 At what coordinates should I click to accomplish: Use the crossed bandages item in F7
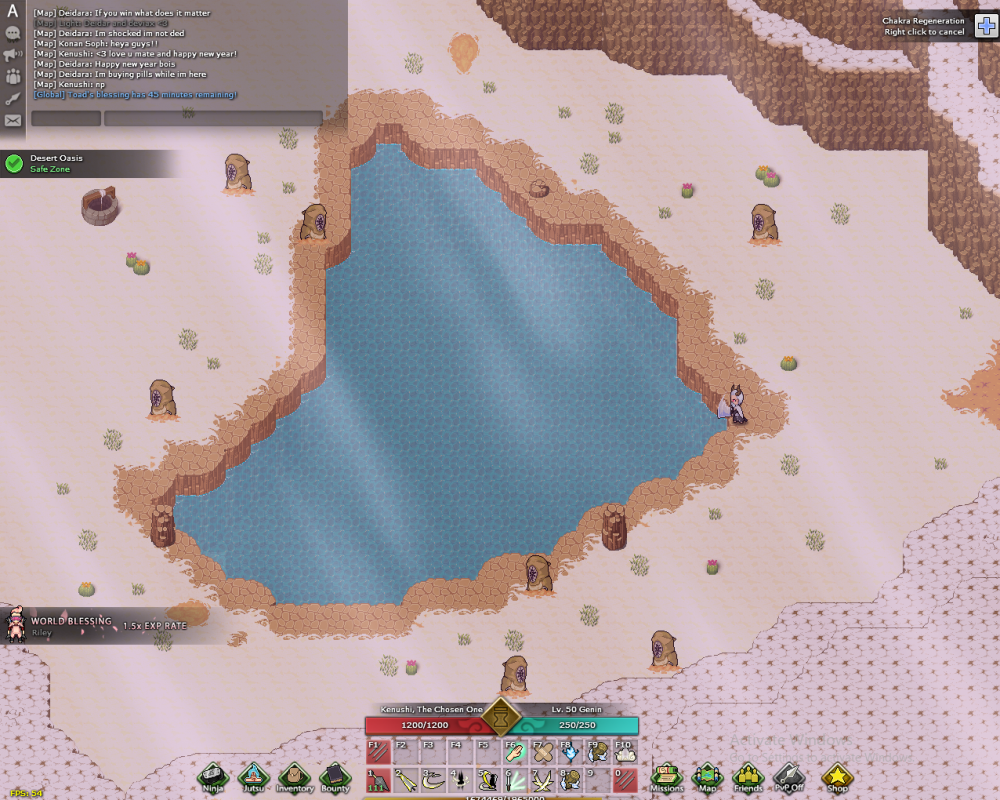(x=543, y=752)
